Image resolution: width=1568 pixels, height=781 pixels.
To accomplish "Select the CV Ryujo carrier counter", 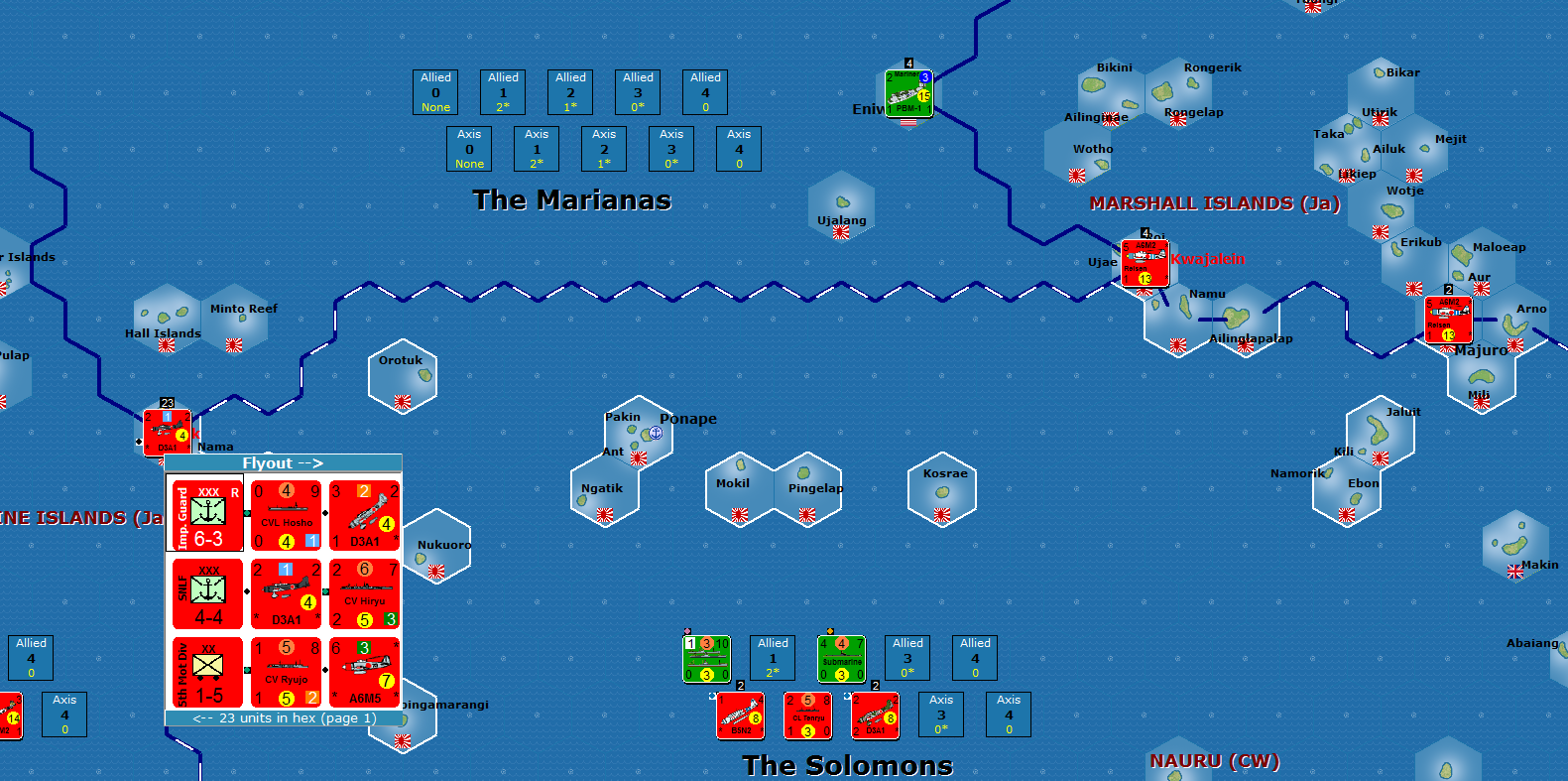I will click(x=285, y=671).
